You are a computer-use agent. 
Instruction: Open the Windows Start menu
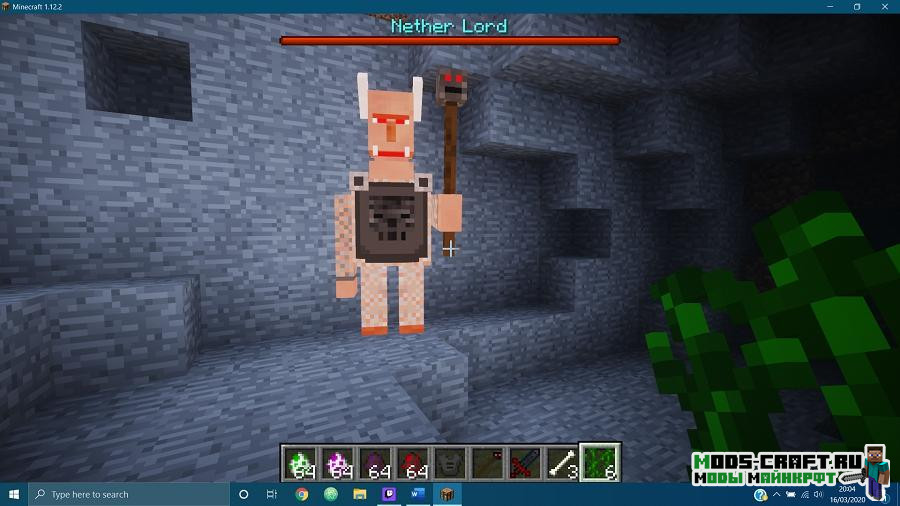(x=14, y=494)
